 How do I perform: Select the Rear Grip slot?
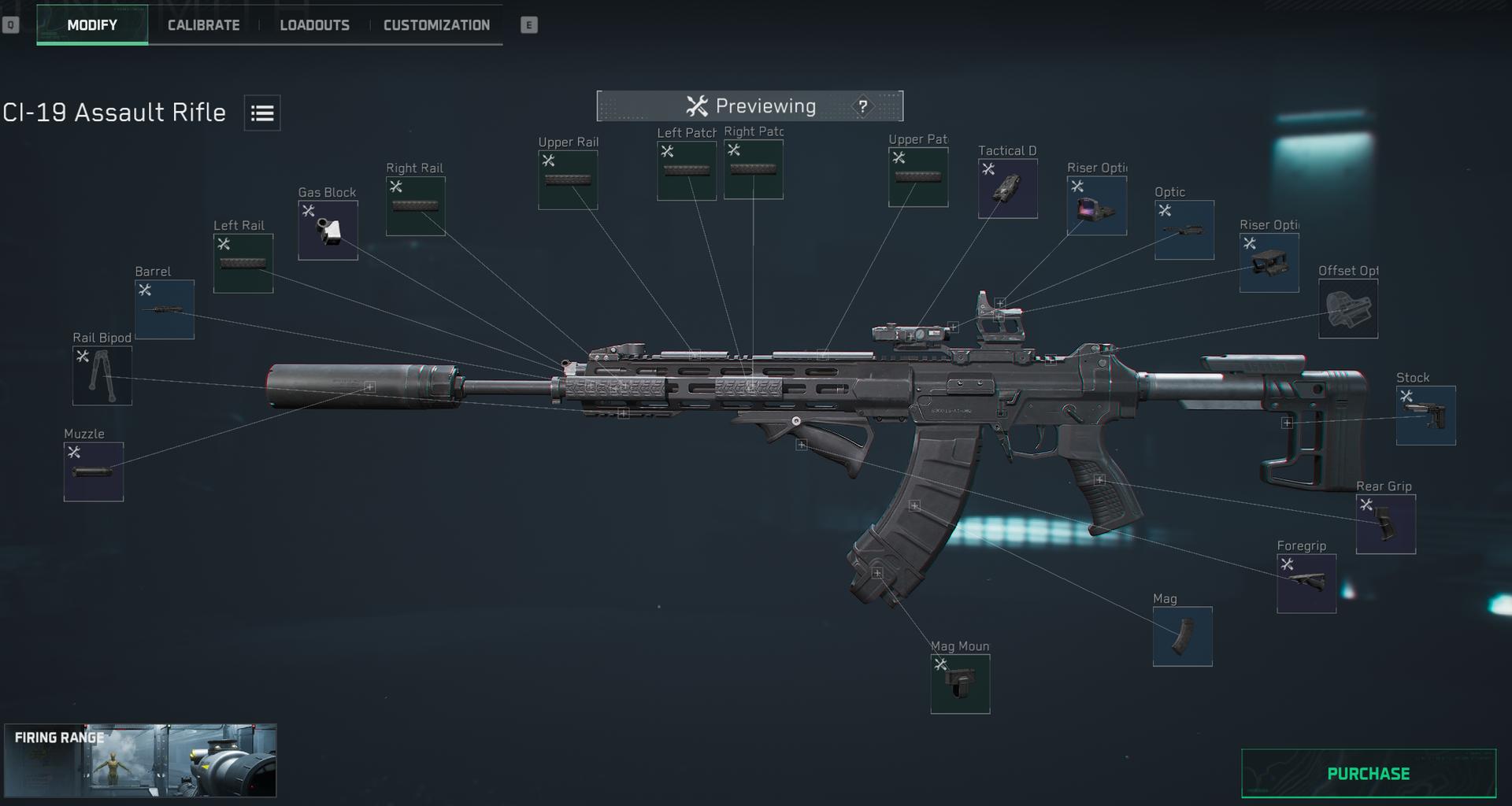[1385, 523]
